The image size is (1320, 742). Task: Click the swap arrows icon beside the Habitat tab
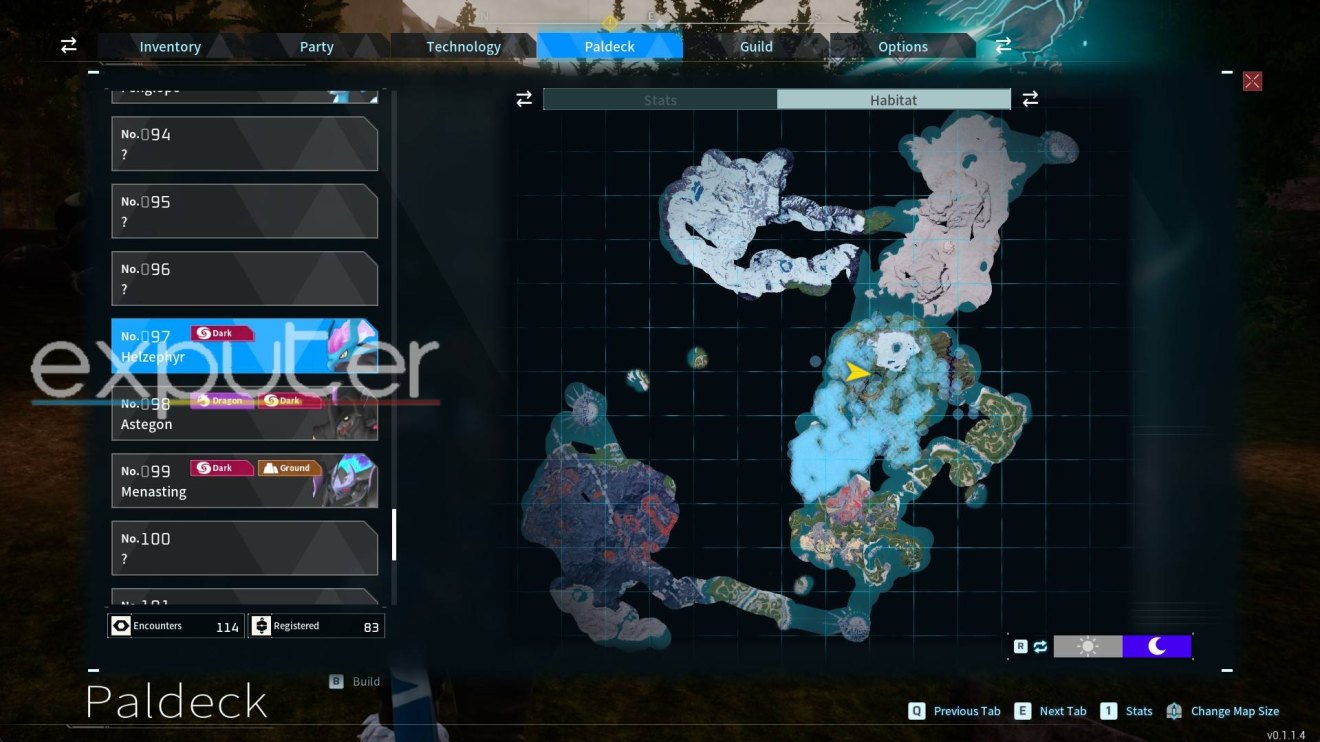[x=1030, y=99]
